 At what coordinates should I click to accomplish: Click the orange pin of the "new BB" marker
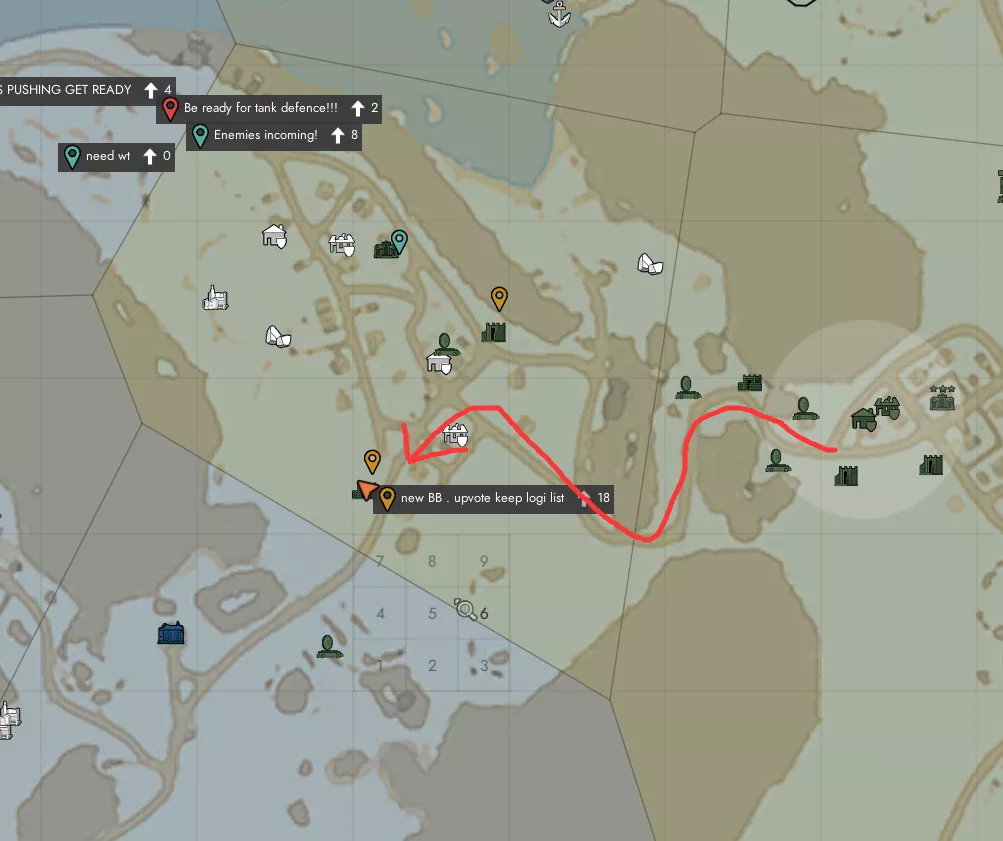386,497
